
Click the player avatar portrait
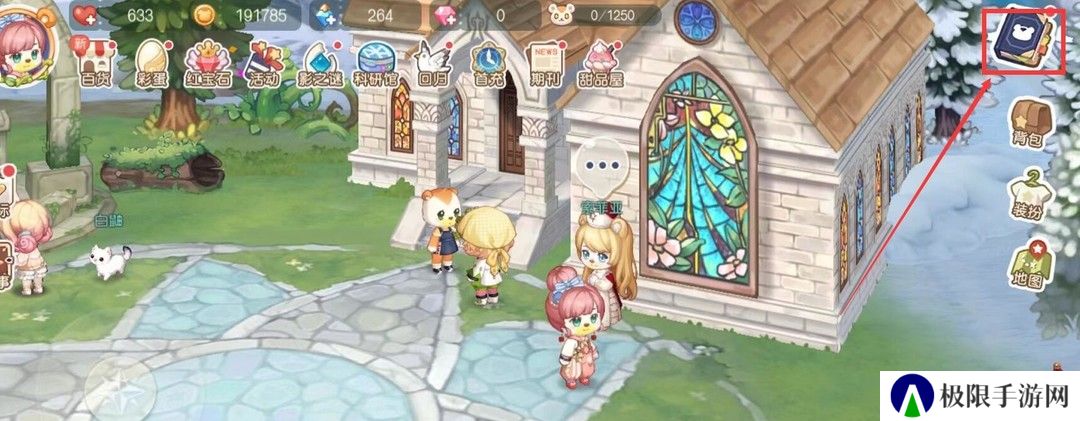[25, 46]
